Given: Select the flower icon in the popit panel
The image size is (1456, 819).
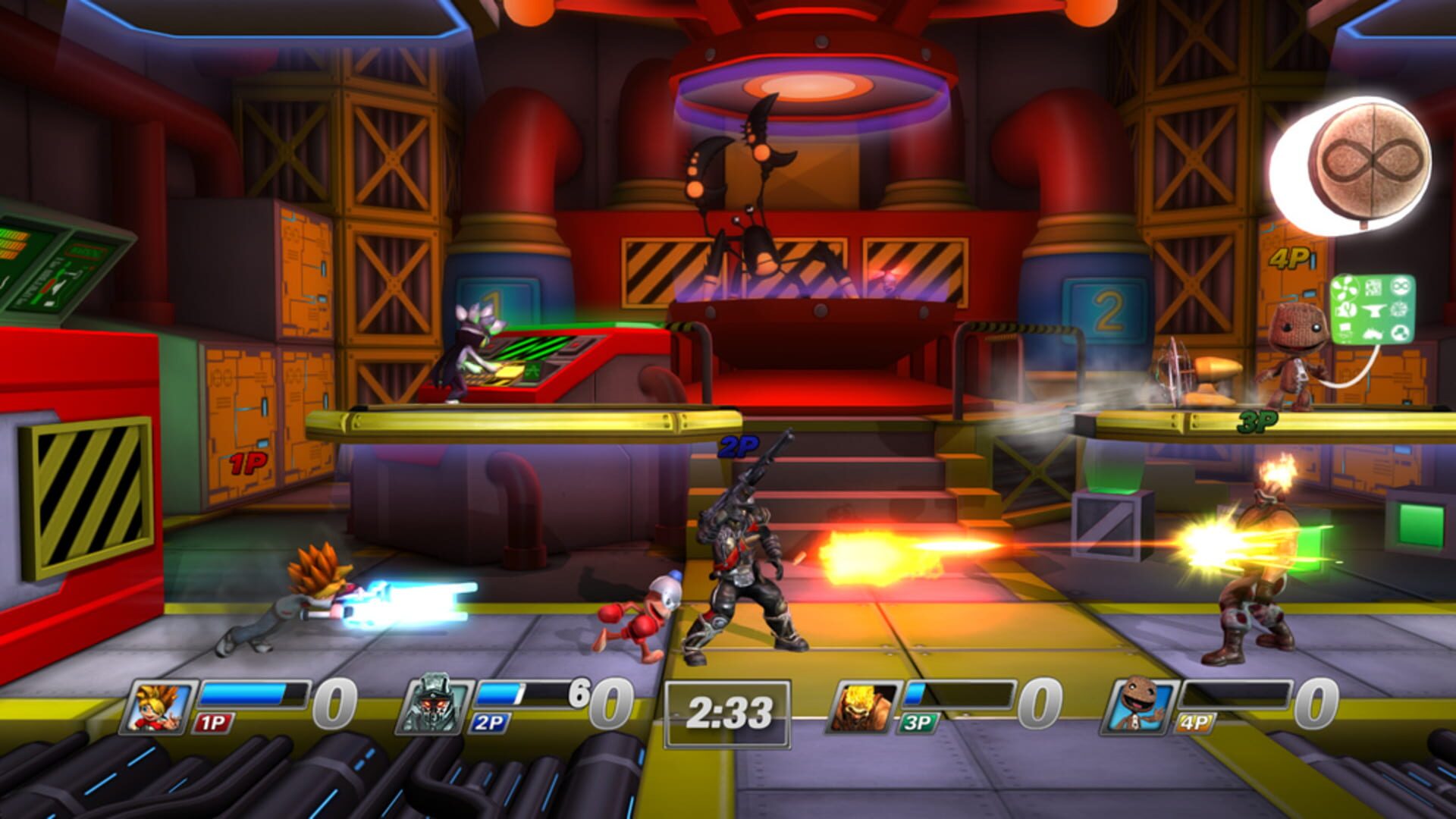Looking at the screenshot, I should pos(1401,310).
